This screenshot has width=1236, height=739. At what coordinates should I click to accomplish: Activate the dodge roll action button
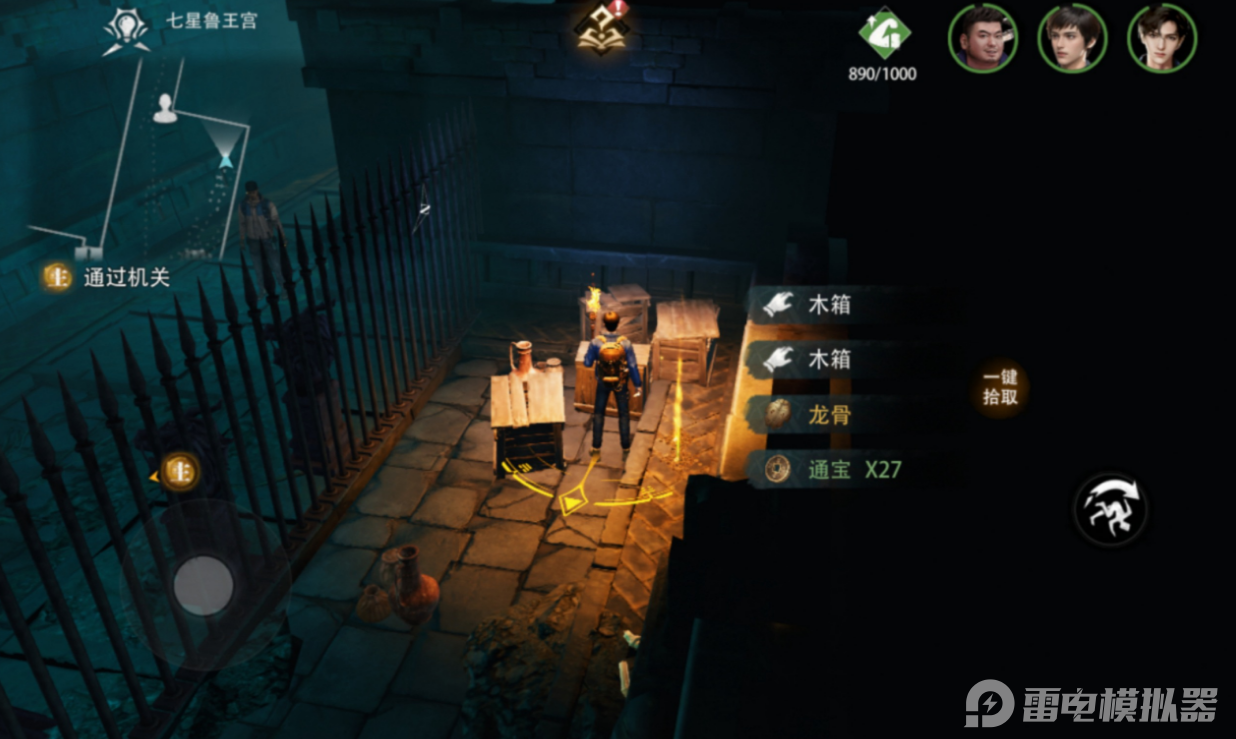coord(1110,510)
